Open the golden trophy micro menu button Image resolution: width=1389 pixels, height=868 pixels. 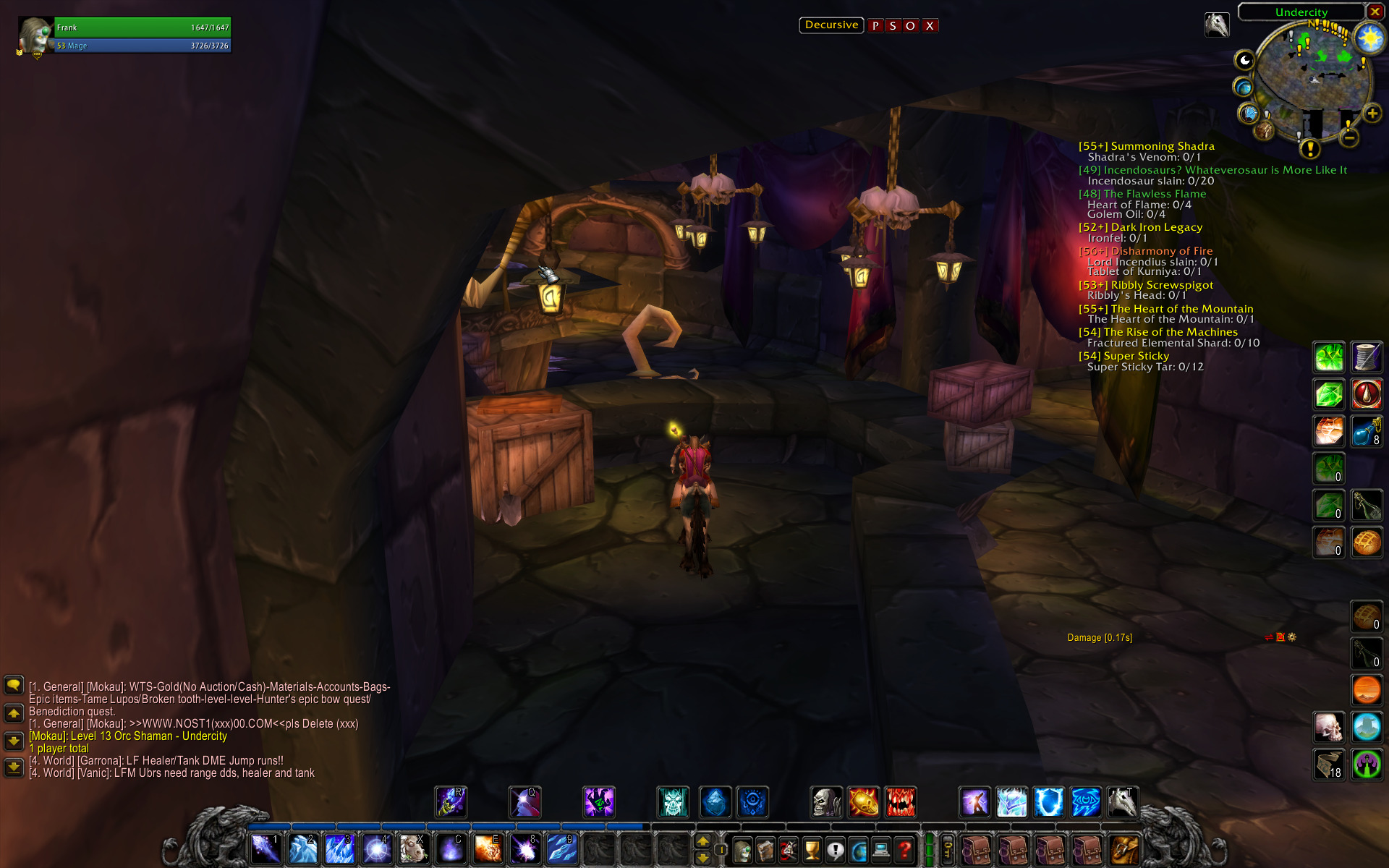(812, 851)
